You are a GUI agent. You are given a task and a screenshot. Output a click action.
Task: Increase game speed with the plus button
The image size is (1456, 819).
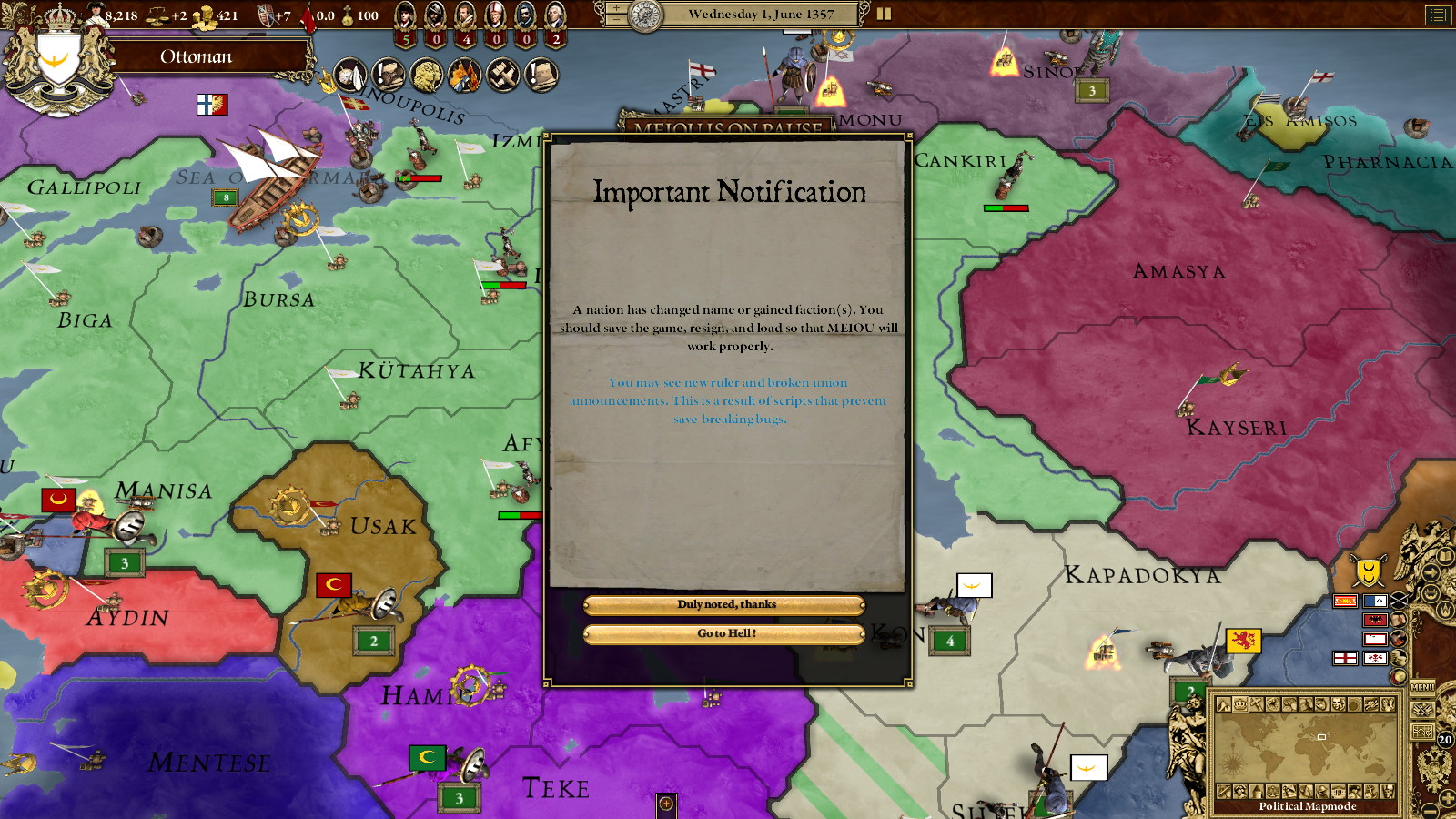coord(616,7)
